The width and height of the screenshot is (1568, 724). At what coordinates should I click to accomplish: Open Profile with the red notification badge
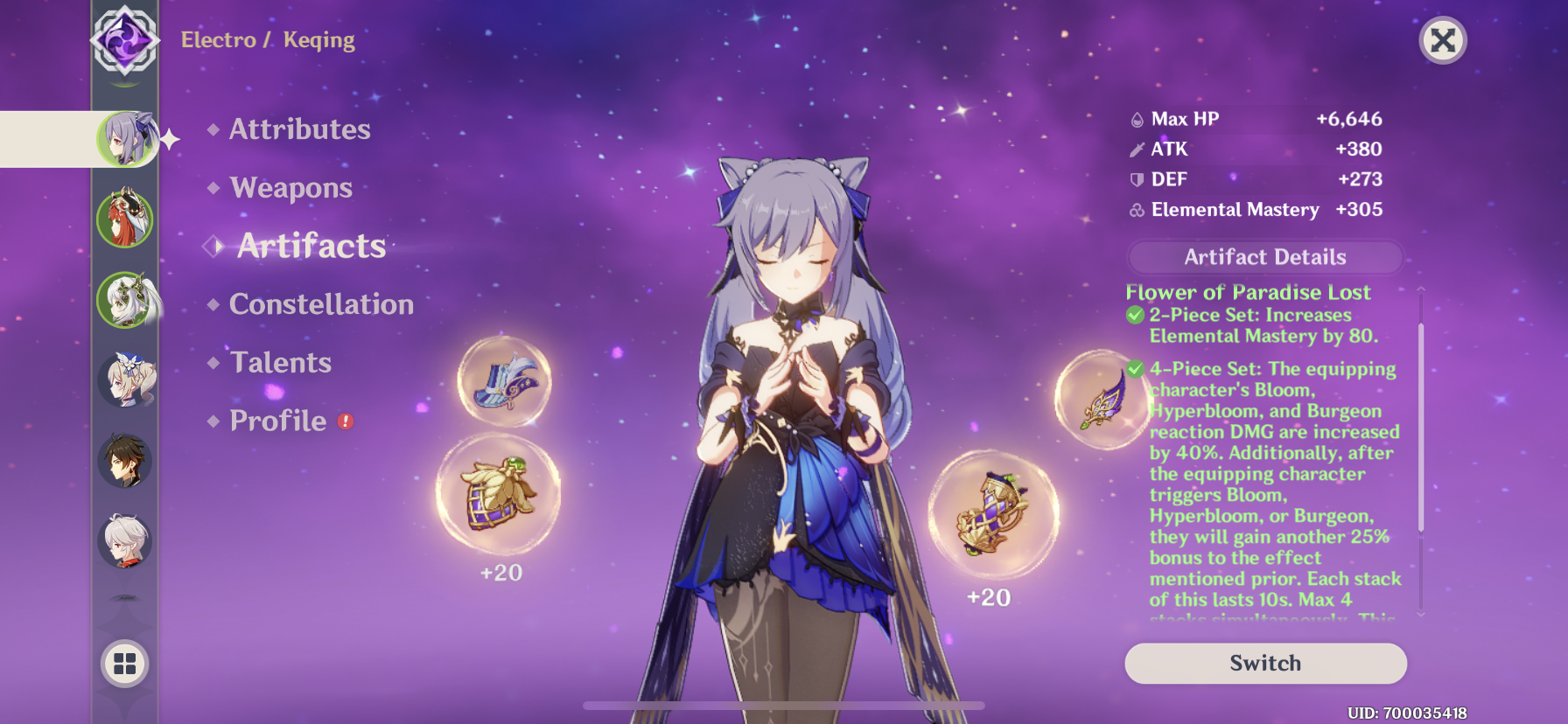(276, 421)
